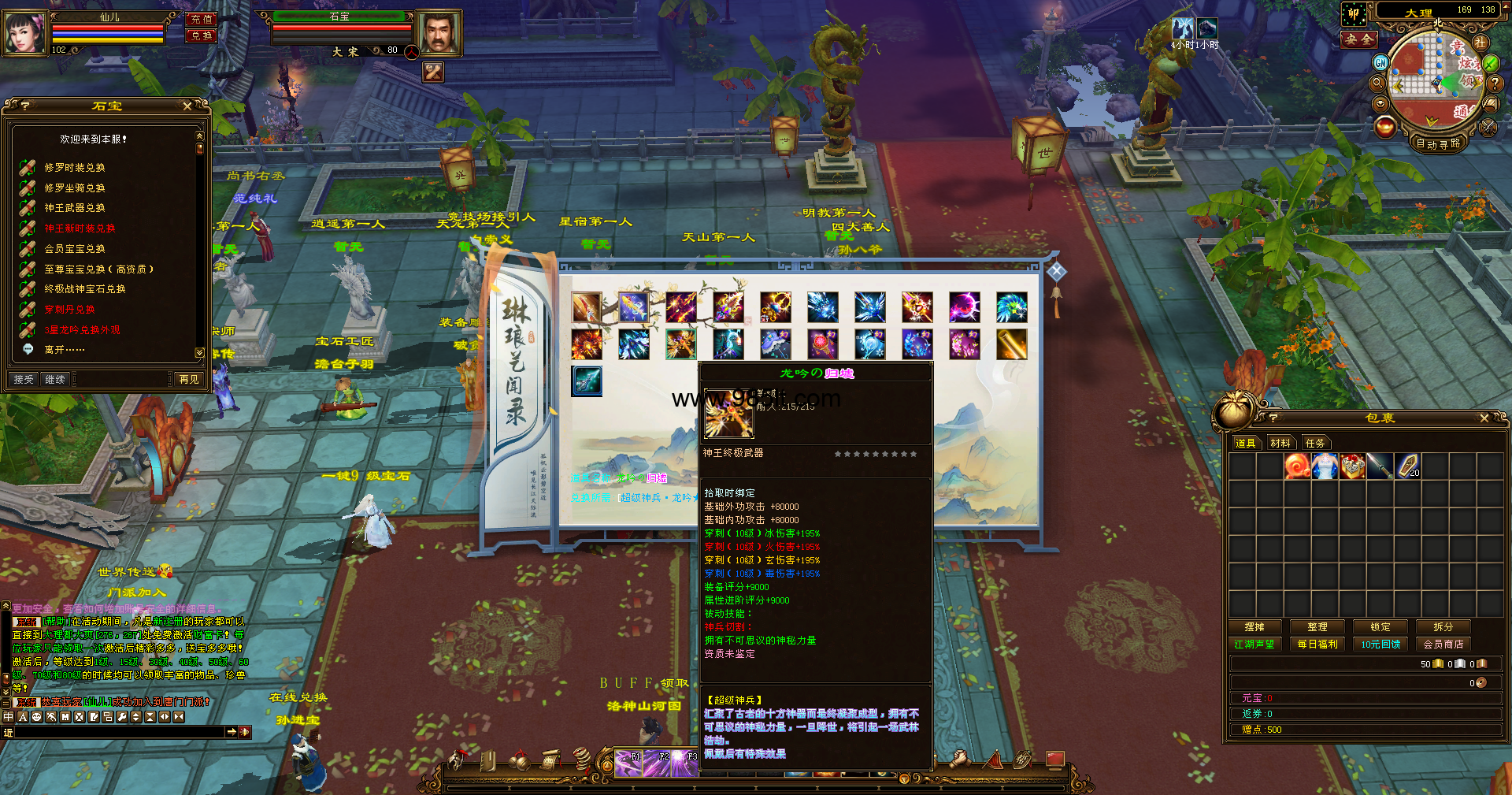Image resolution: width=1512 pixels, height=795 pixels.
Task: Select the gold gift box item
Action: (x=1352, y=466)
